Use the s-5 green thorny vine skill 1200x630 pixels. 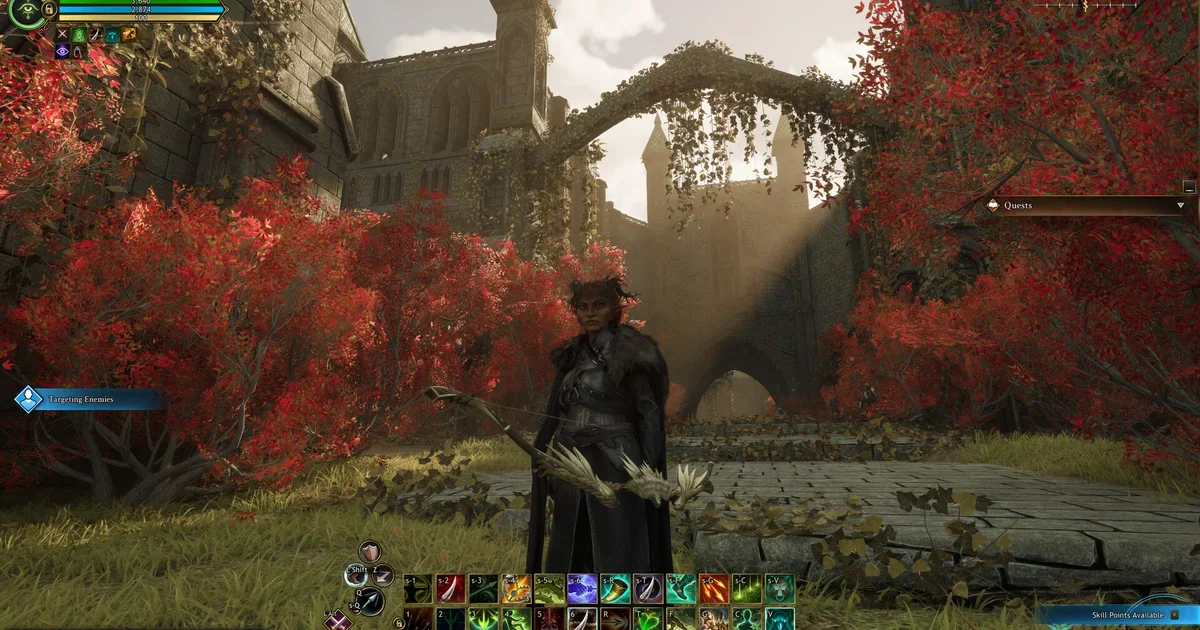tap(549, 588)
